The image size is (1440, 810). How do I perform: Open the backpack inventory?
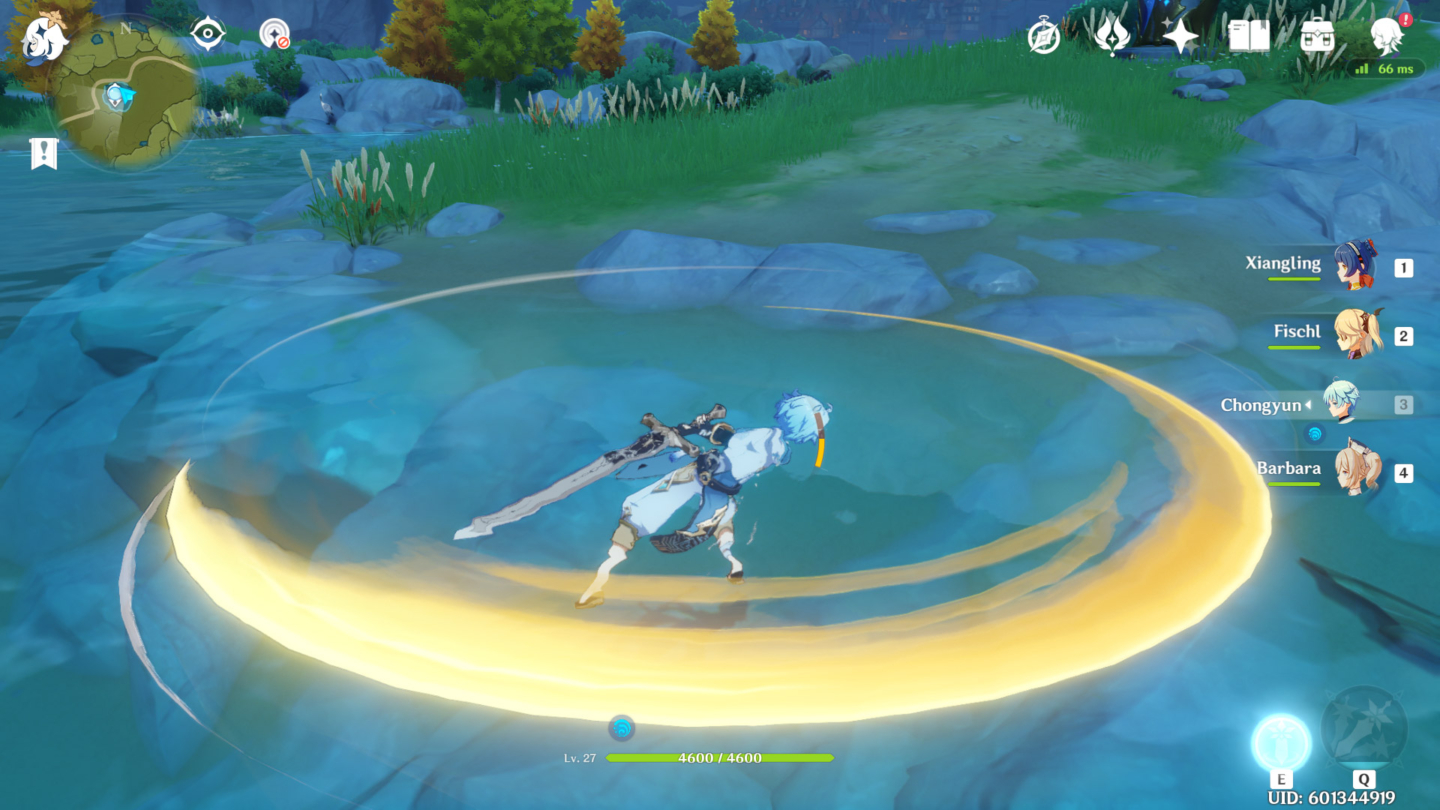click(1317, 36)
